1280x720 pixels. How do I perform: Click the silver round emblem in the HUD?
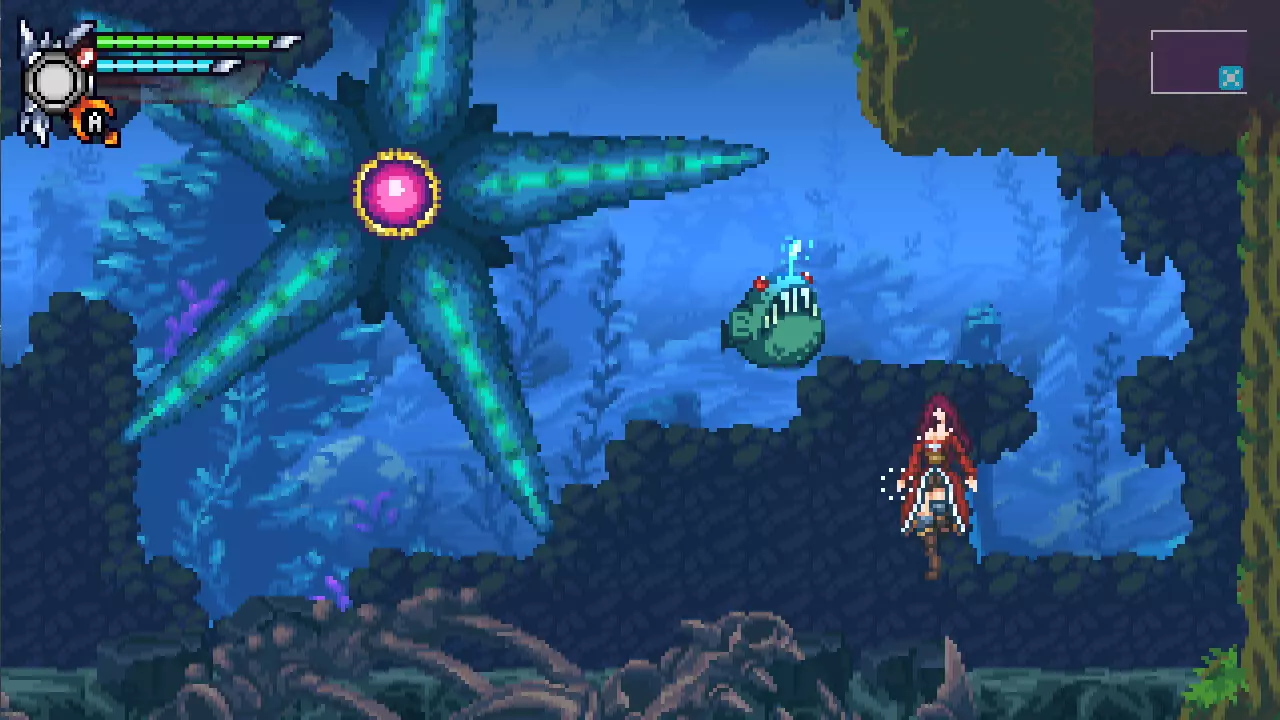pyautogui.click(x=54, y=80)
